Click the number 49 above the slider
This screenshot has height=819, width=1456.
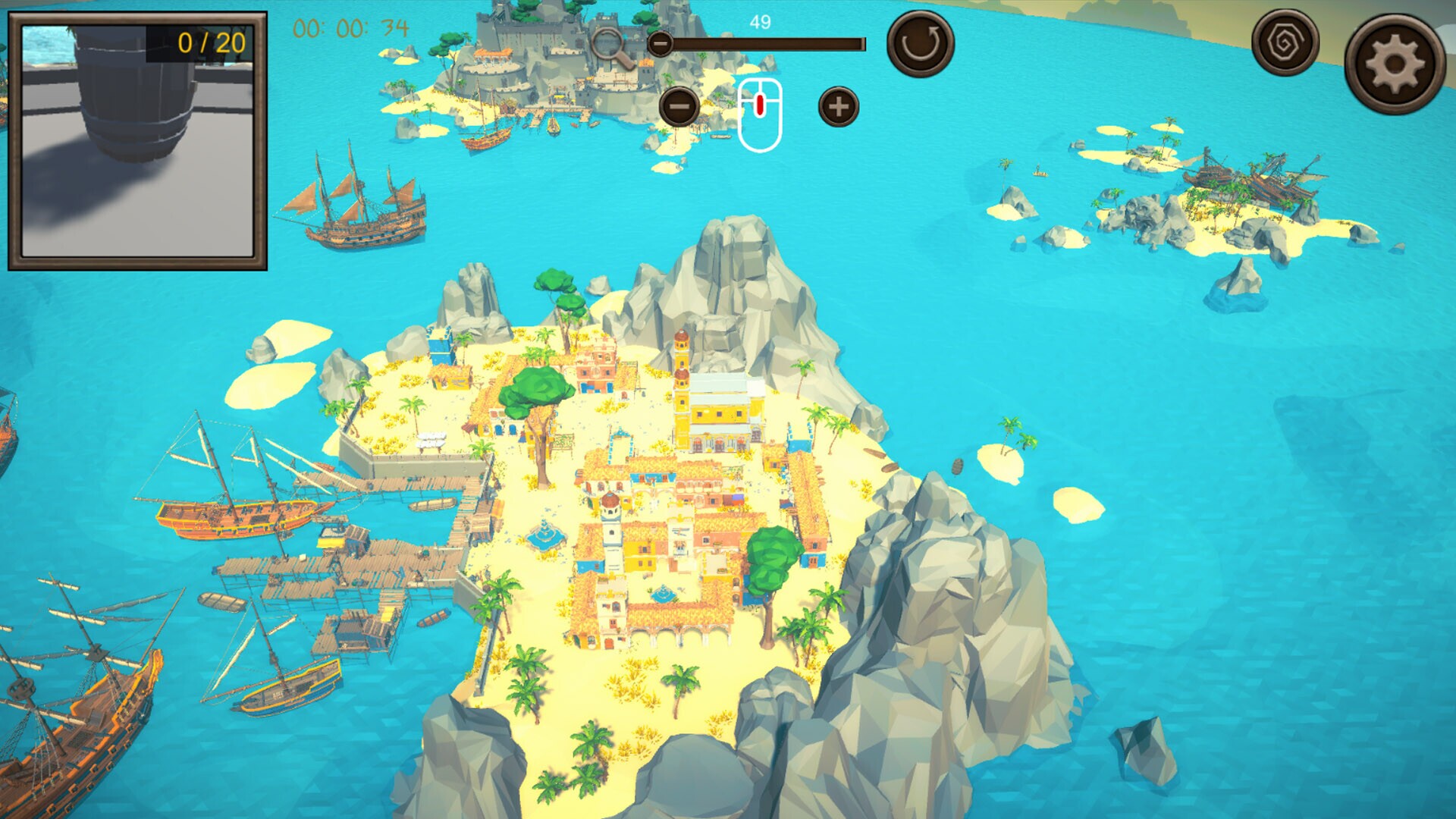pos(759,22)
